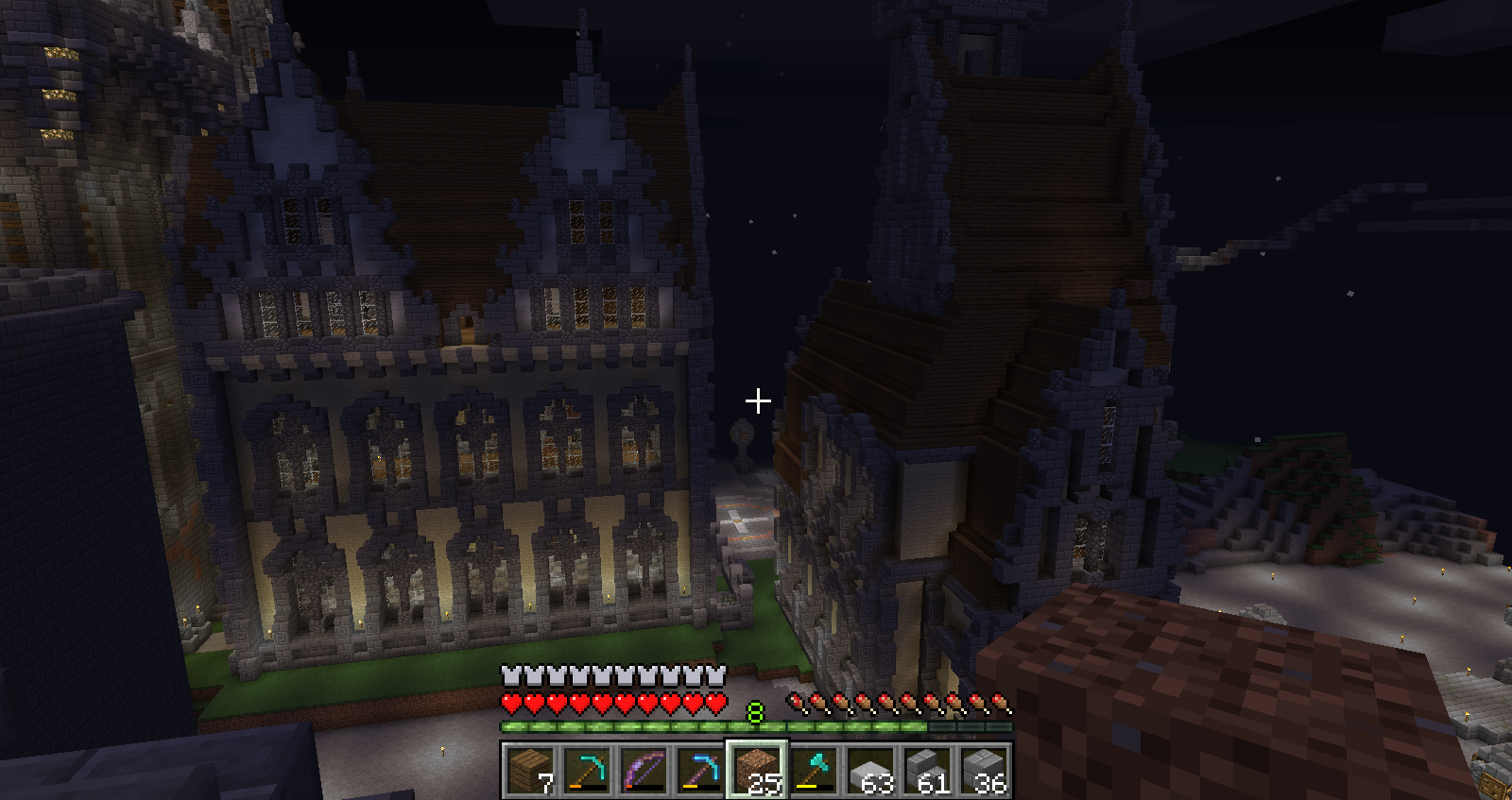This screenshot has height=800, width=1512.
Task: Select the stone bricks stack of 36
Action: click(983, 770)
